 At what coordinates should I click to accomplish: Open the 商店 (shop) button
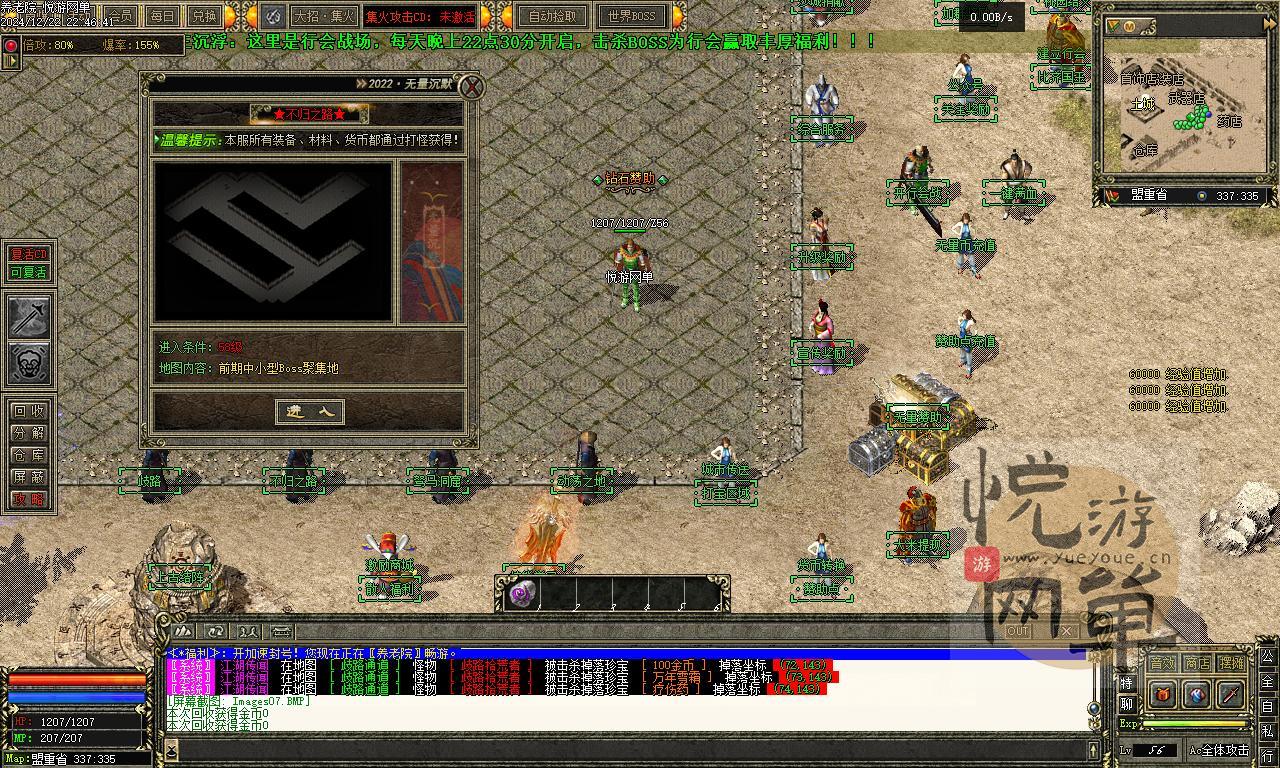tap(1197, 663)
